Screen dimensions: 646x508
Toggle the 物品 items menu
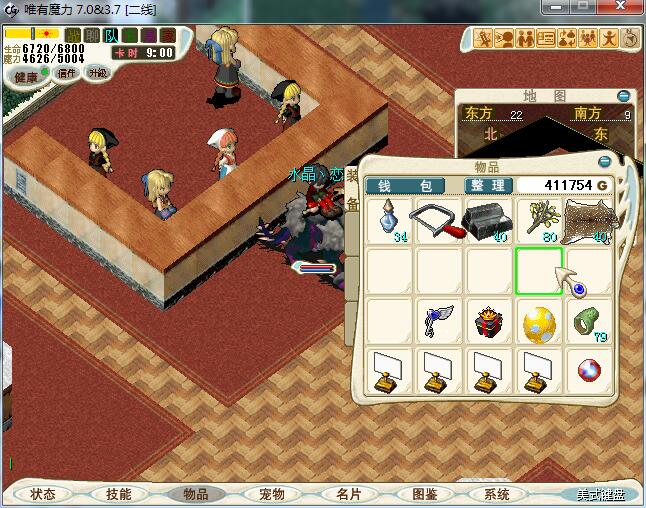point(195,494)
